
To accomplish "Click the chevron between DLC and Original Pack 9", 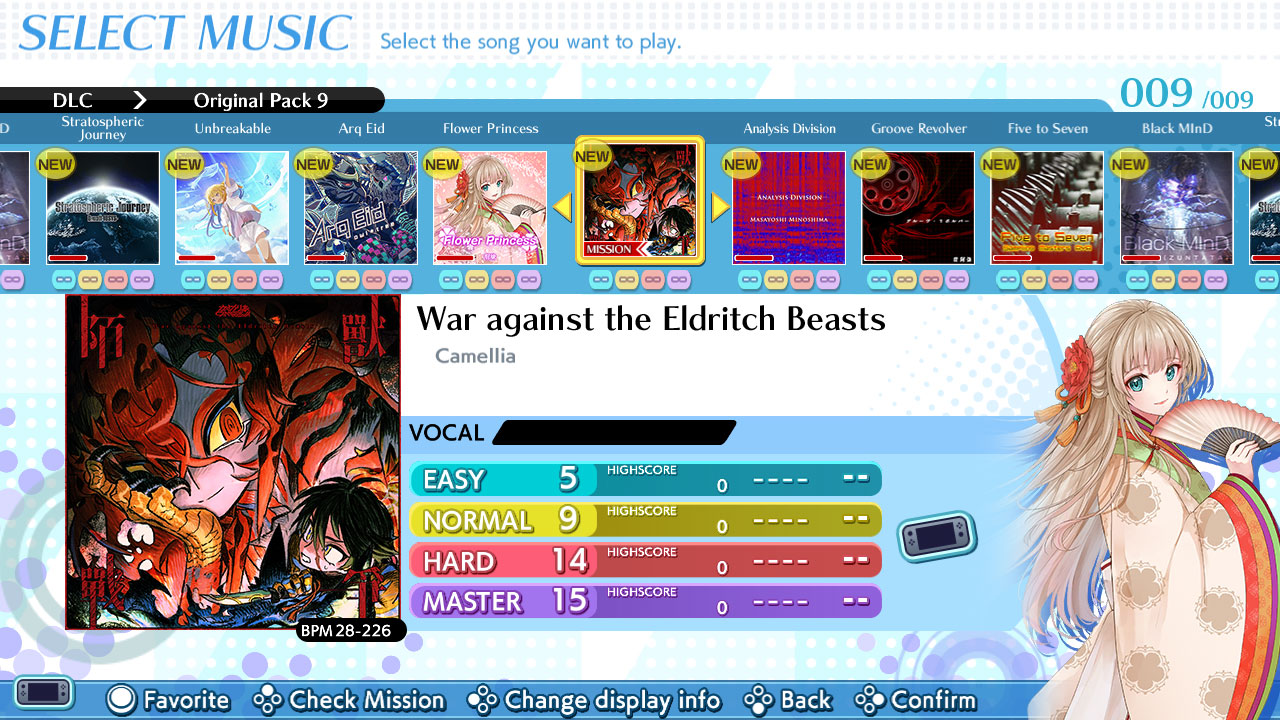I will 140,100.
